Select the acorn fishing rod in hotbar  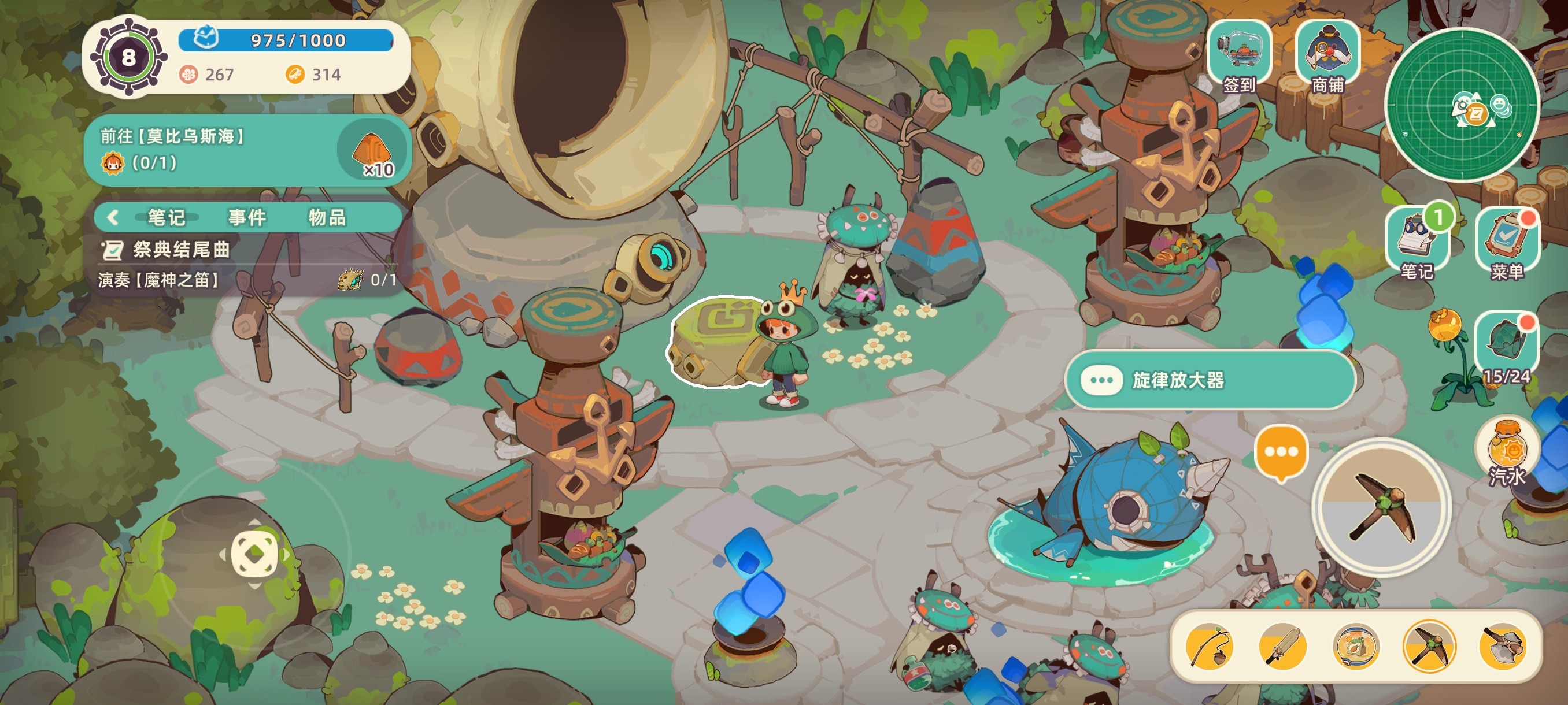tap(1209, 646)
